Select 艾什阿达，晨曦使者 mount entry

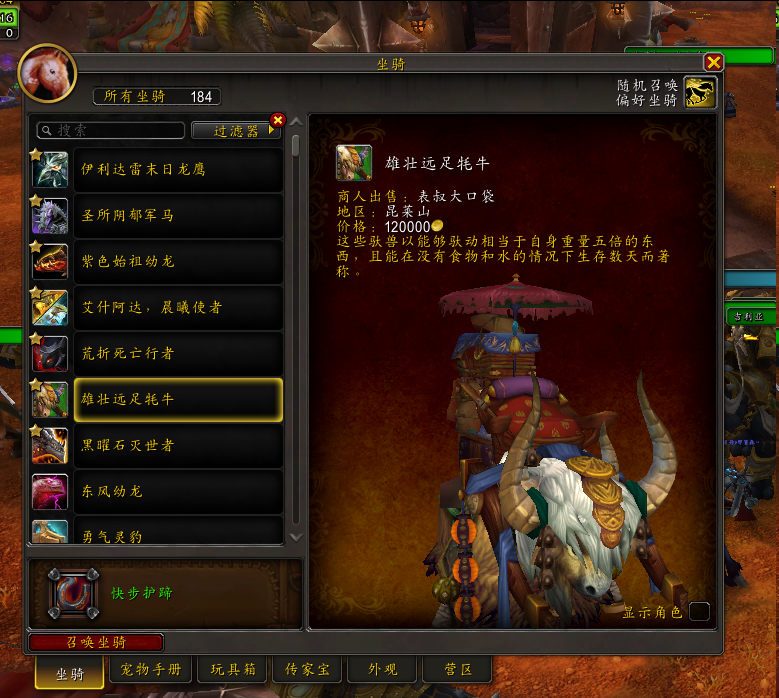click(x=177, y=308)
